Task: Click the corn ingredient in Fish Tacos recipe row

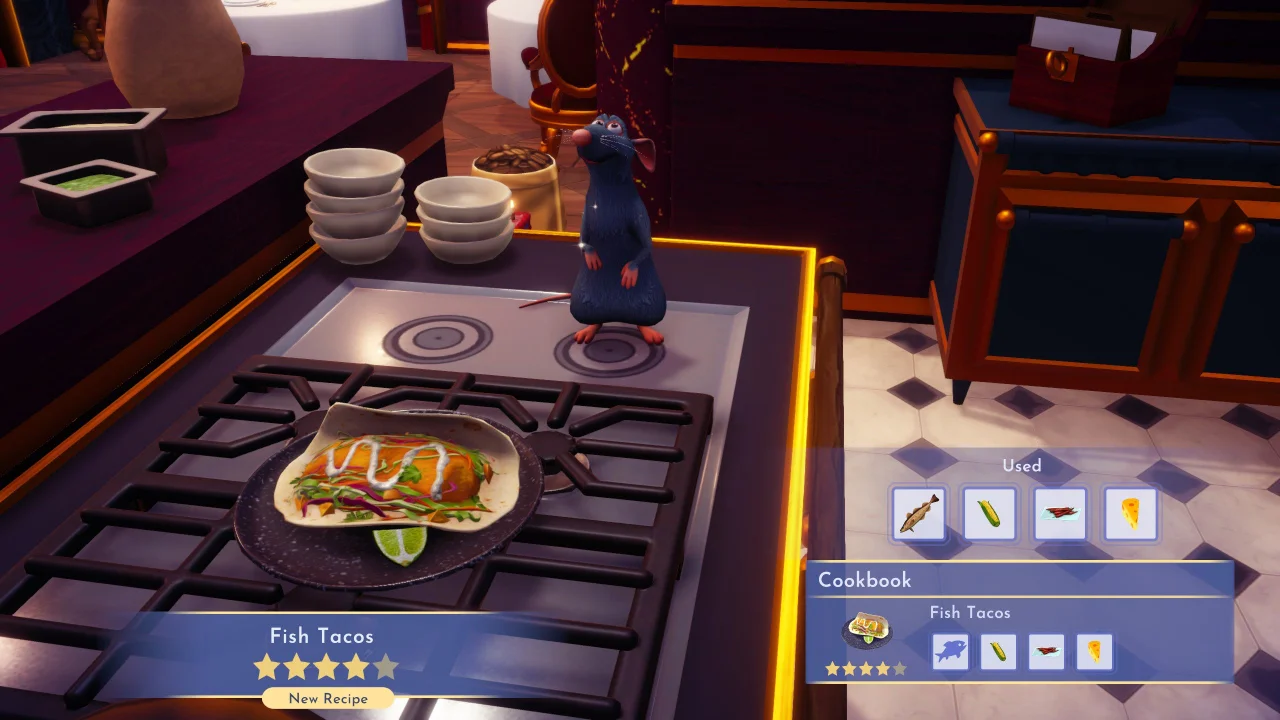Action: click(x=996, y=651)
